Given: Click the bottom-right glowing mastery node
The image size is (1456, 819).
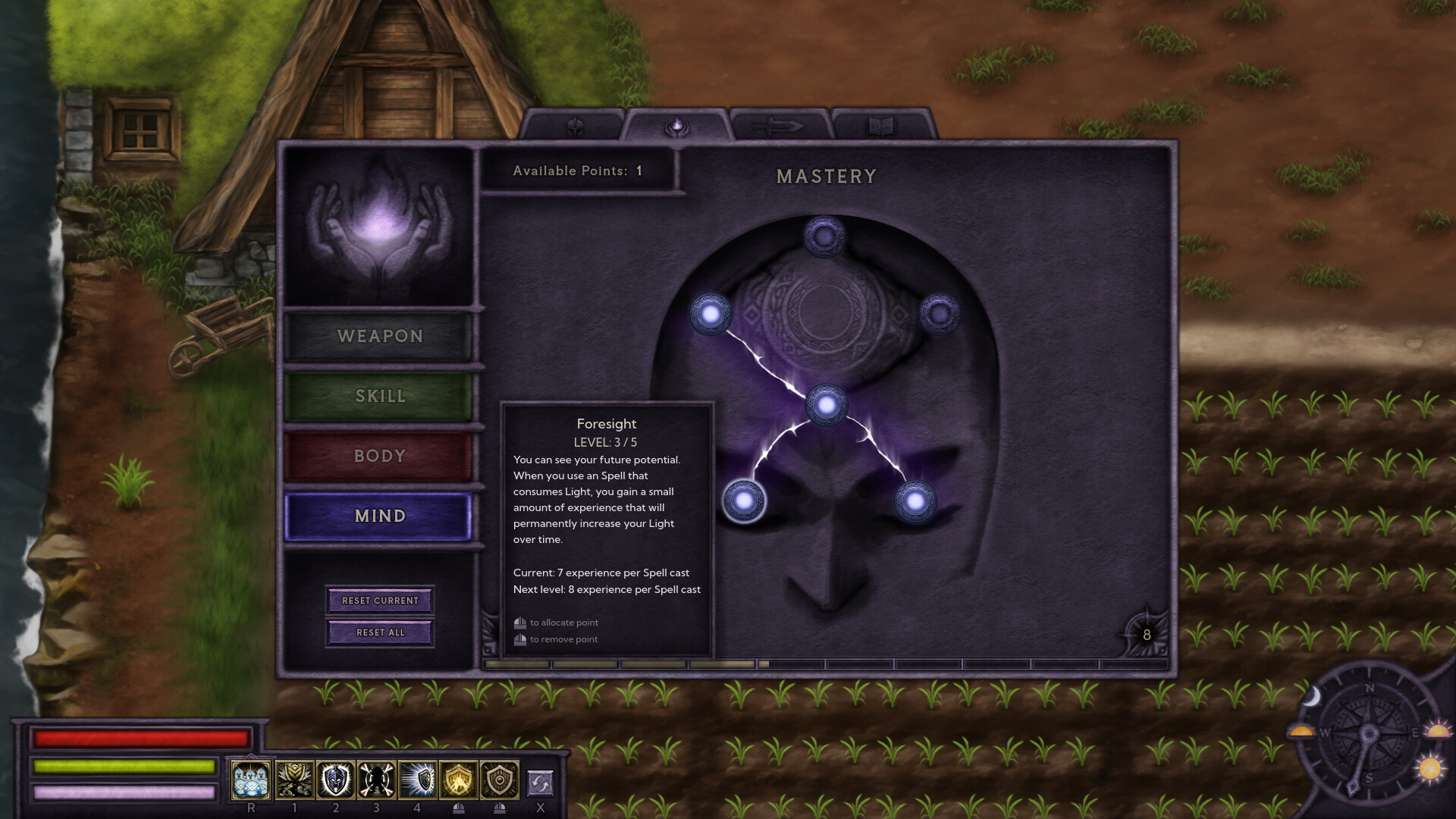Looking at the screenshot, I should pyautogui.click(x=914, y=499).
